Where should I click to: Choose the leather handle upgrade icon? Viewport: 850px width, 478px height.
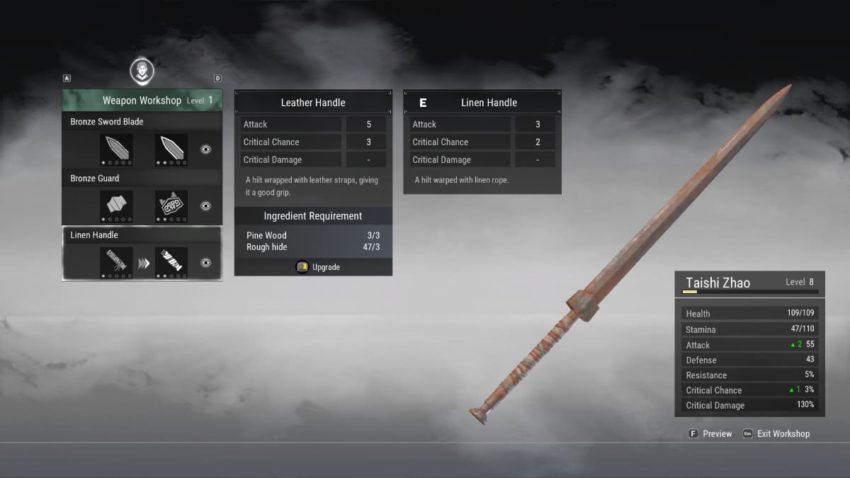tap(171, 262)
